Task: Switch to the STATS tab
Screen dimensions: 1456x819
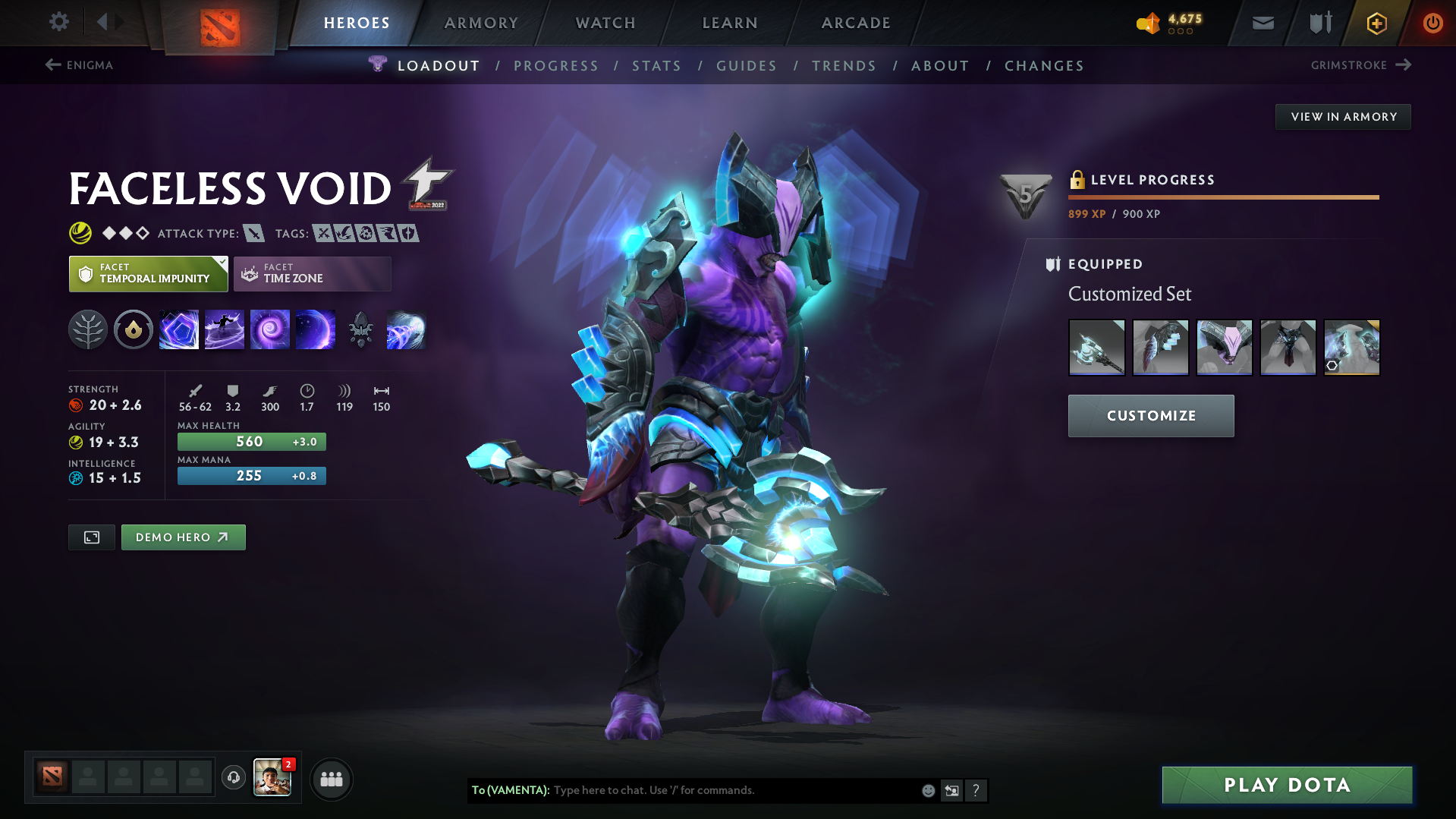Action: 656,66
